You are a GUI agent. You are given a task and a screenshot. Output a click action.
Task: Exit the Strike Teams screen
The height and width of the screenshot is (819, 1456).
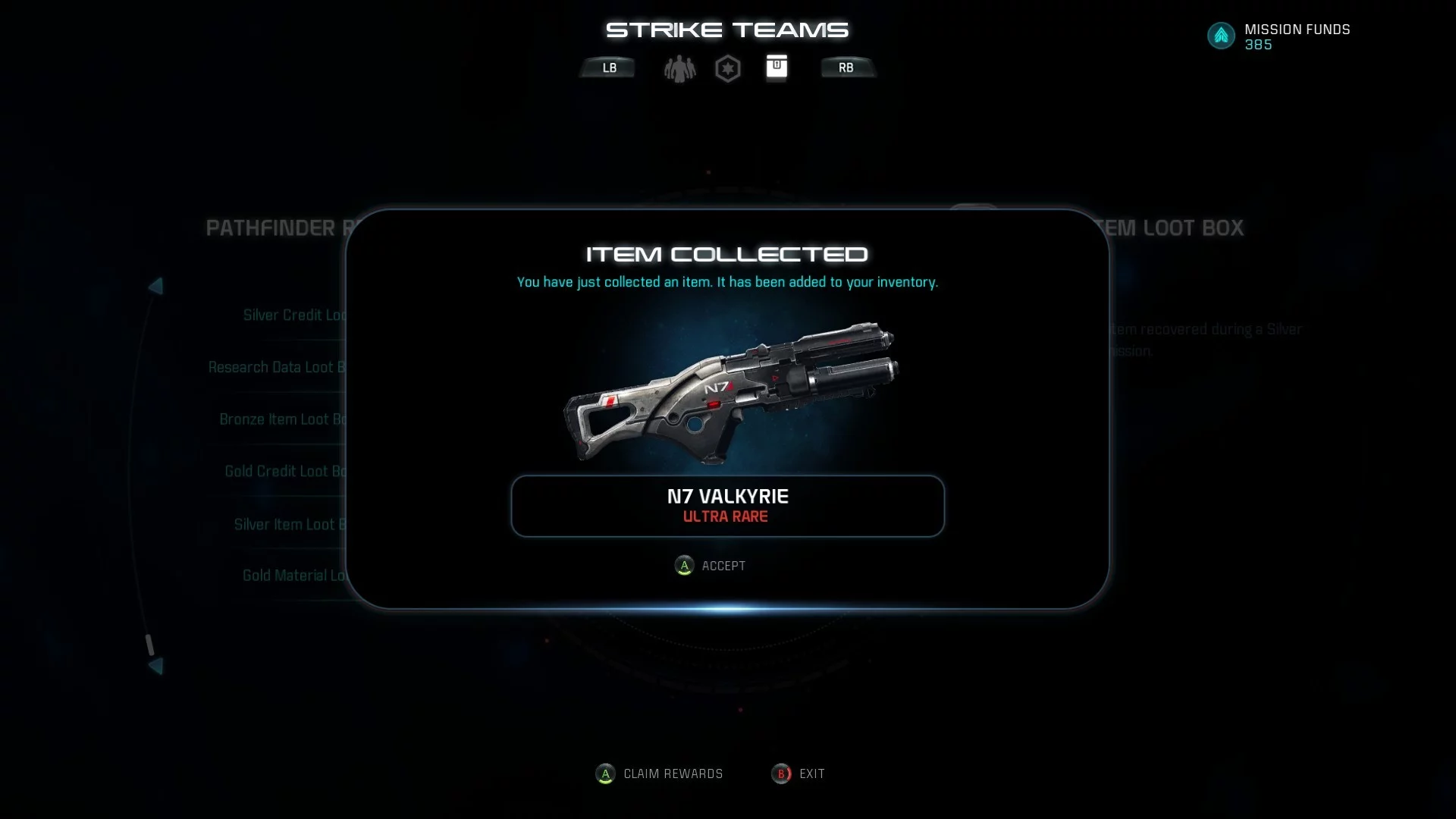pos(798,774)
